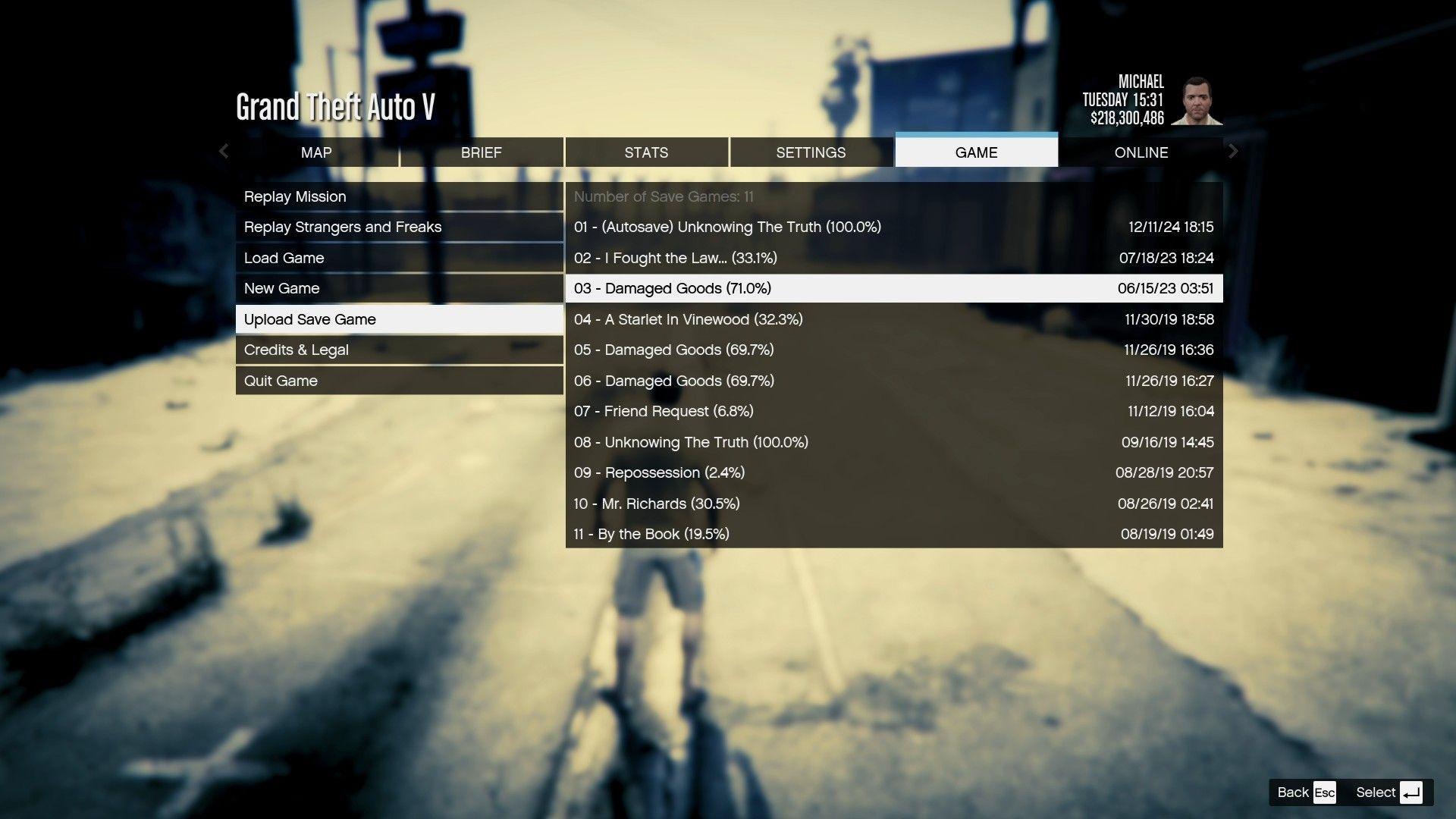Image resolution: width=1456 pixels, height=819 pixels.
Task: Open Replay Strangers and Freaks
Action: pos(343,227)
